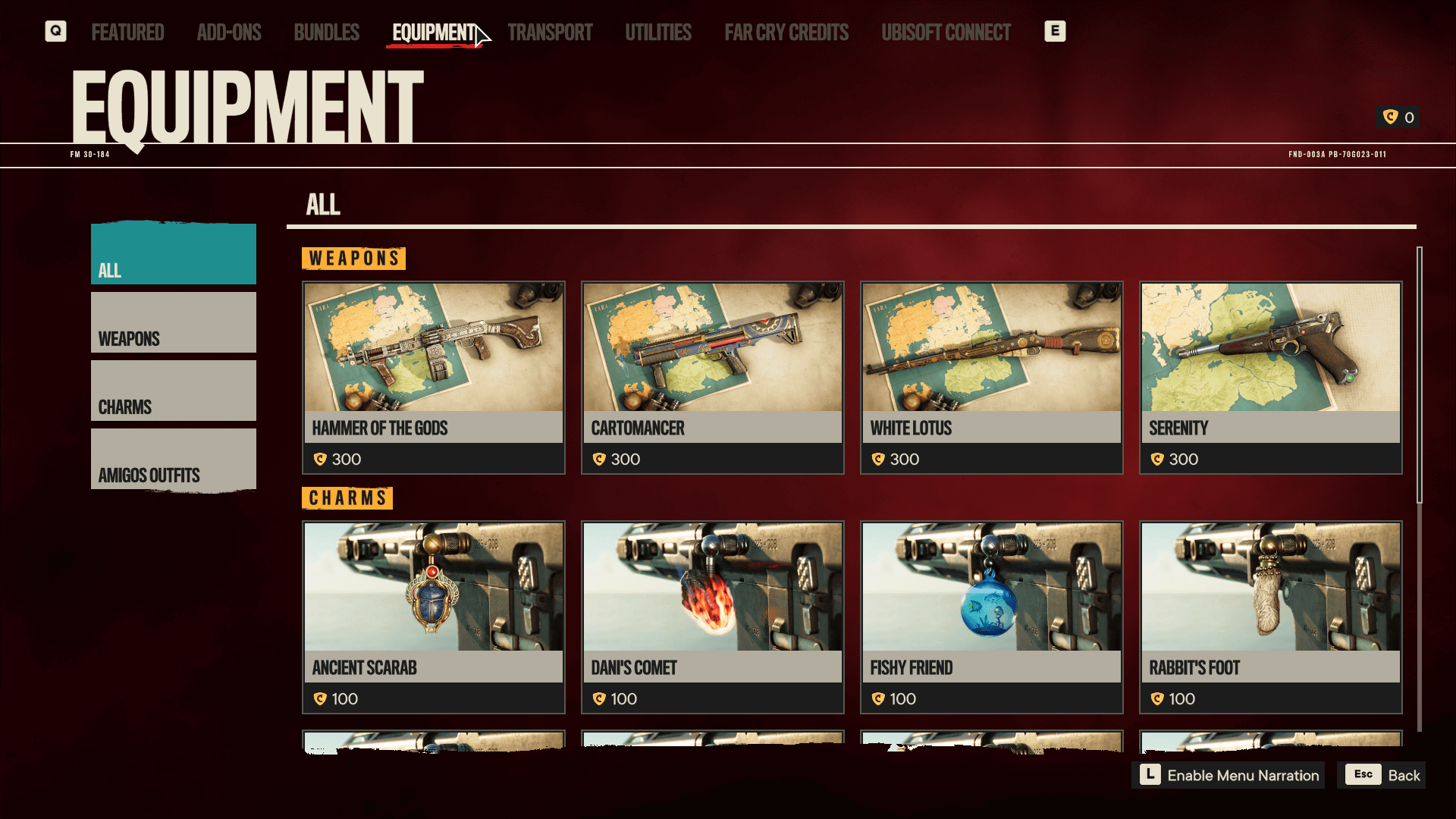
Task: Switch to the Transport tab
Action: (x=551, y=32)
